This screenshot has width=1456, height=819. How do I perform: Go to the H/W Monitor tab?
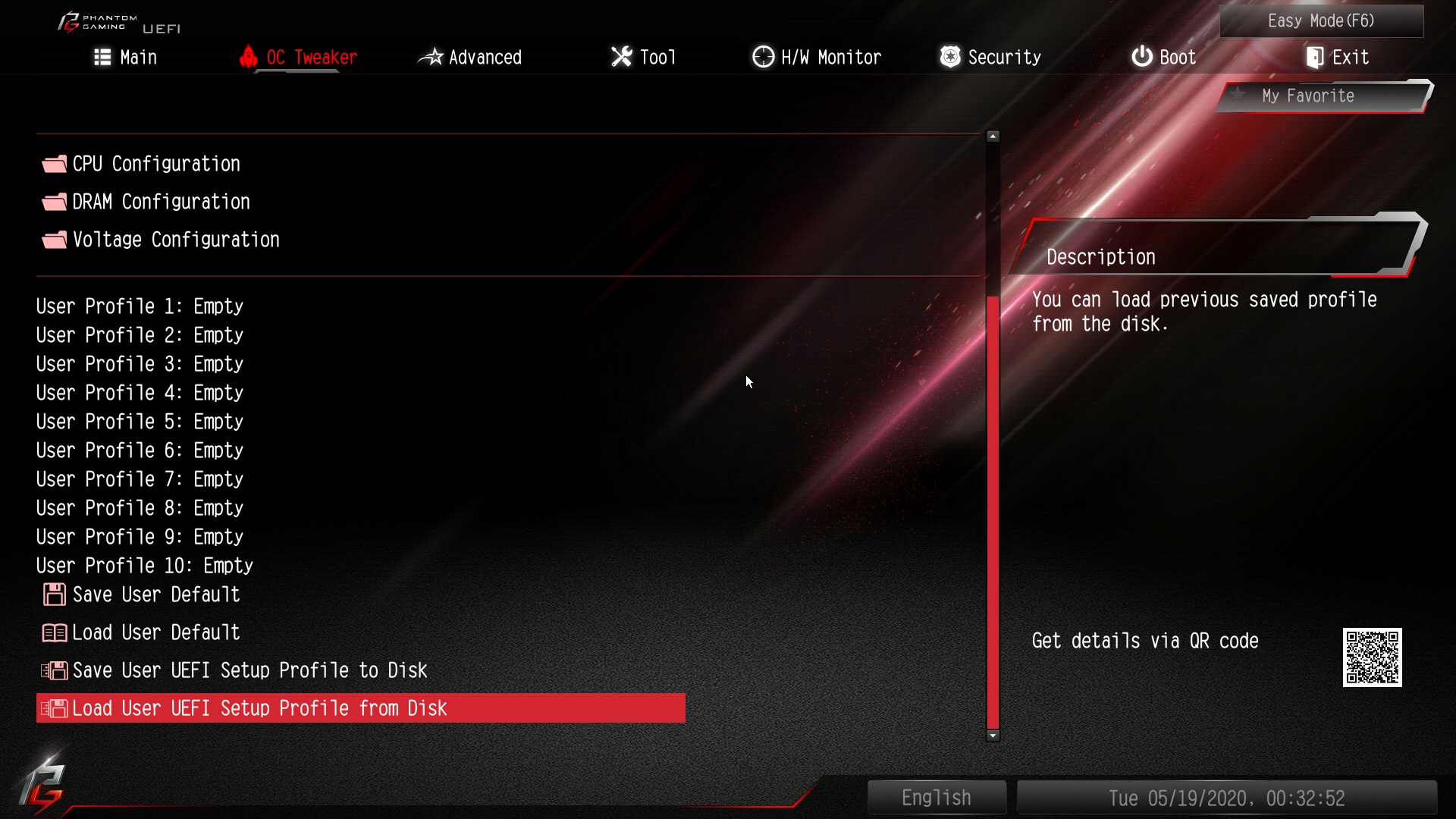pyautogui.click(x=817, y=58)
